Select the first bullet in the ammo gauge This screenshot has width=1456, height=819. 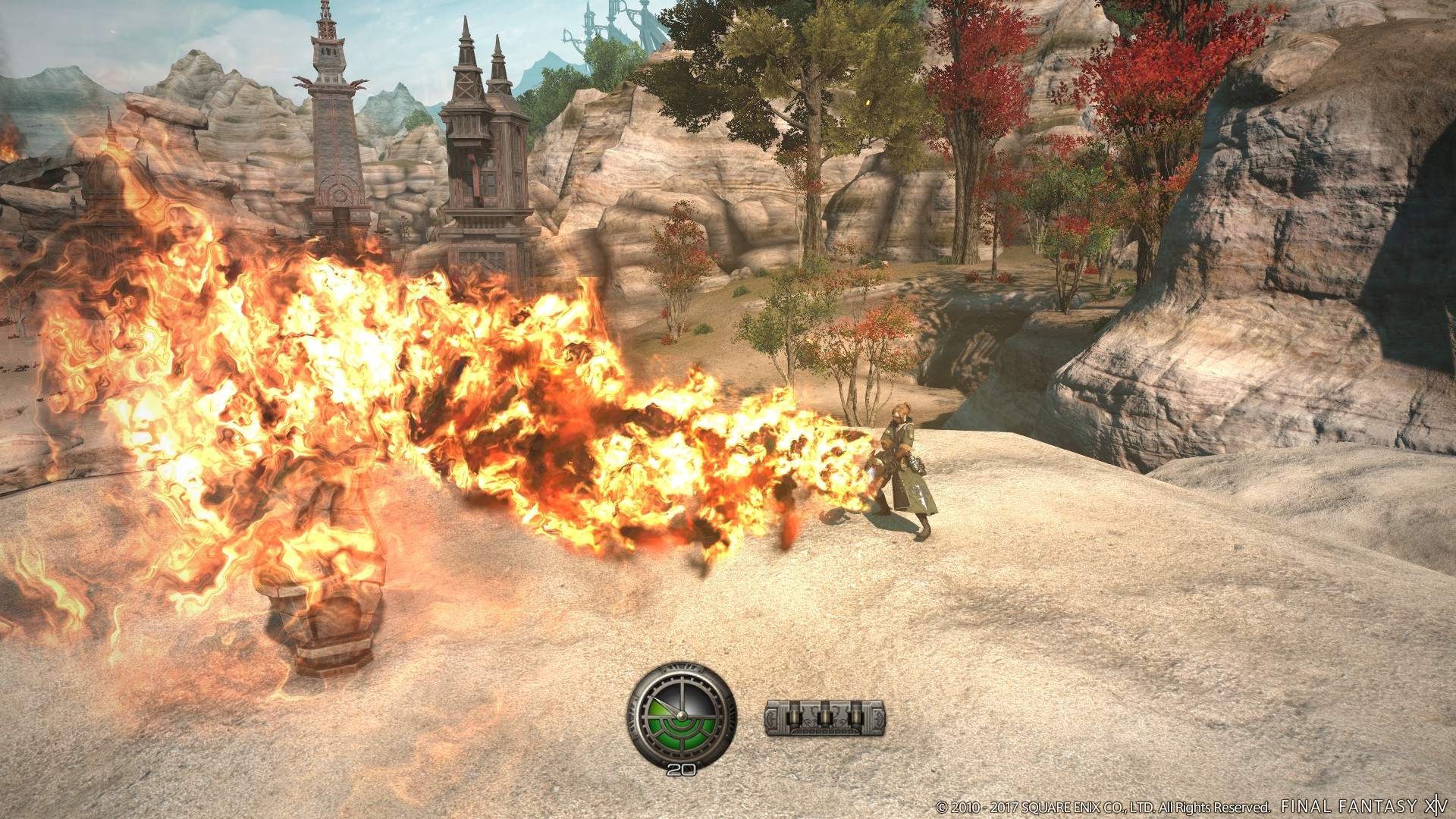[794, 717]
